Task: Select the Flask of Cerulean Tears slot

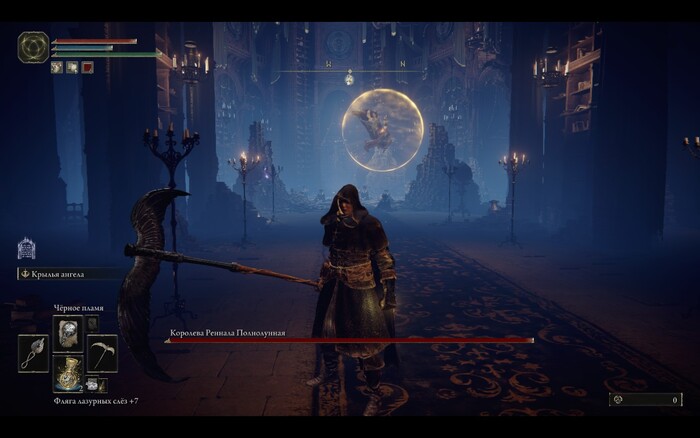Action: click(68, 373)
